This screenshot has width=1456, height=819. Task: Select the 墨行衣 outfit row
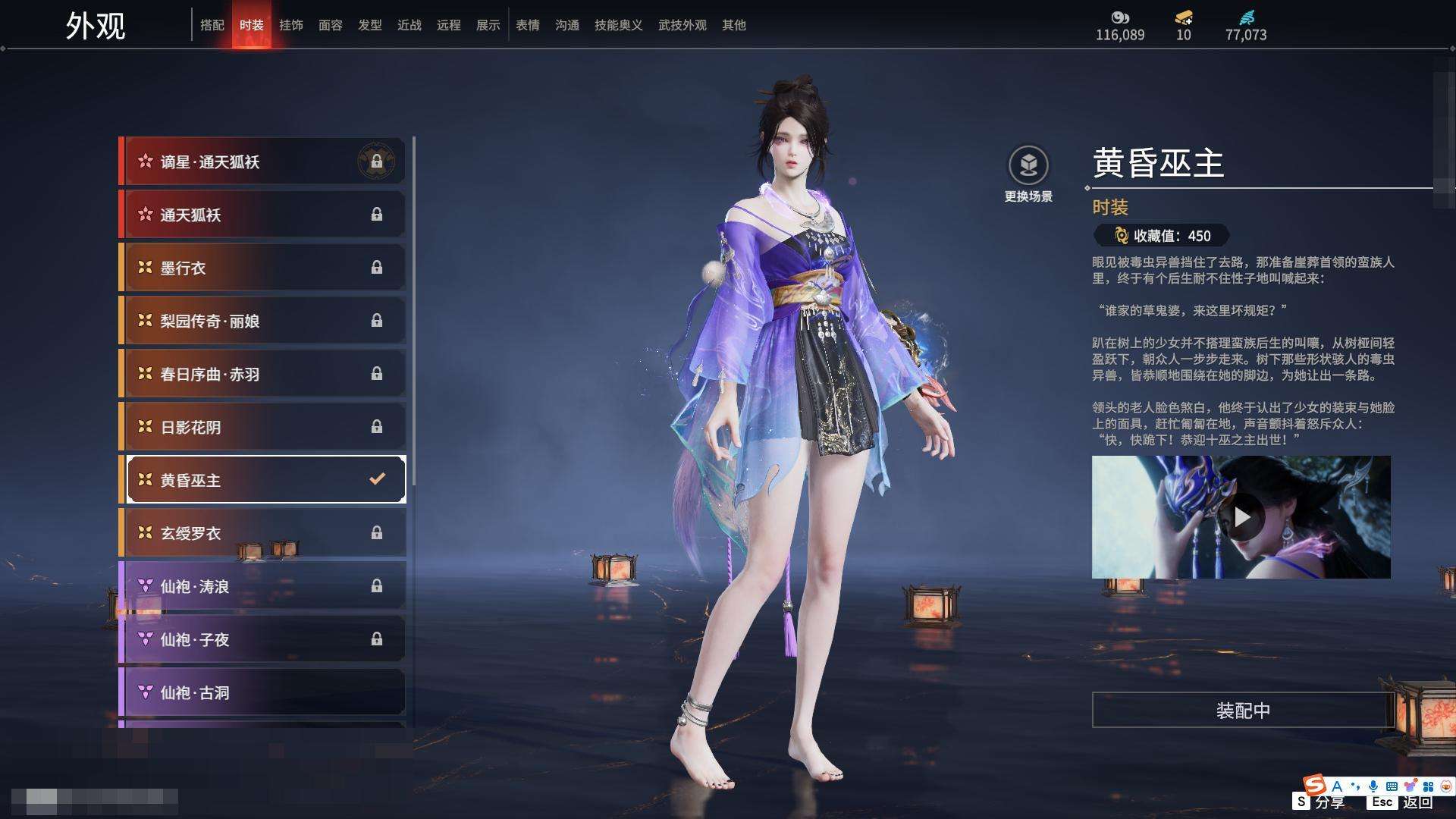coord(262,268)
